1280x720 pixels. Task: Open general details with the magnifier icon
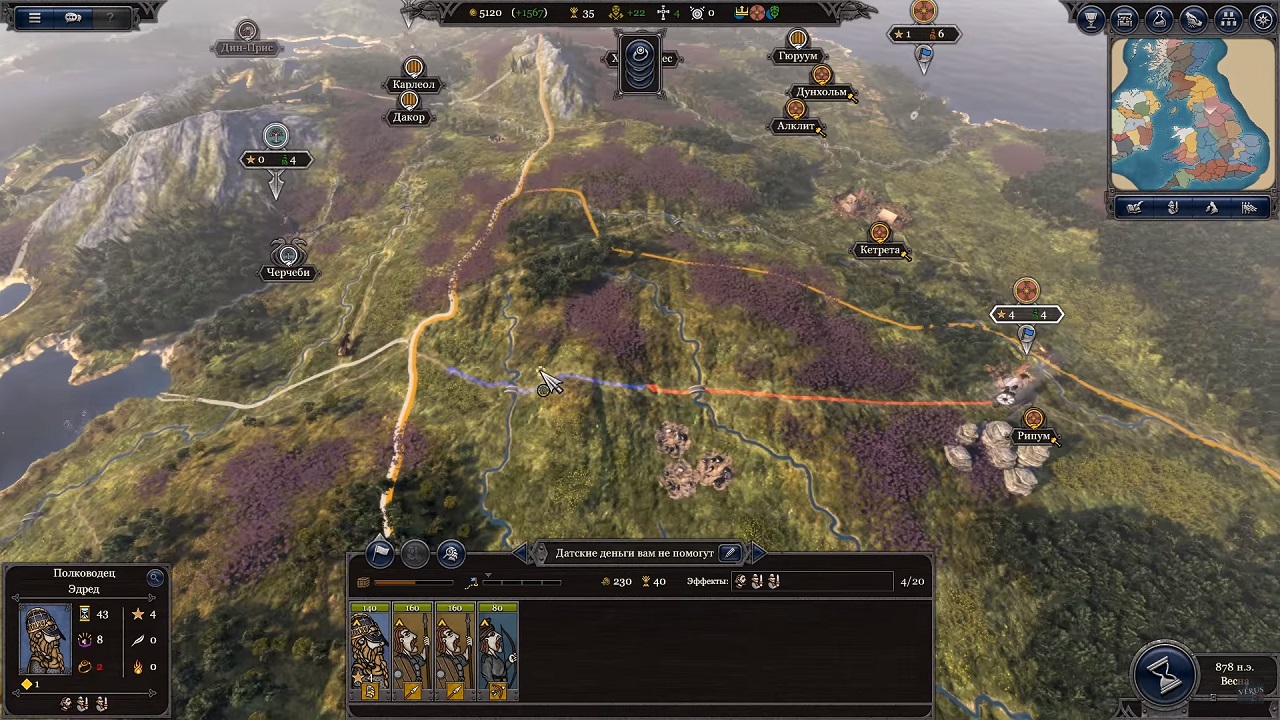(x=155, y=577)
